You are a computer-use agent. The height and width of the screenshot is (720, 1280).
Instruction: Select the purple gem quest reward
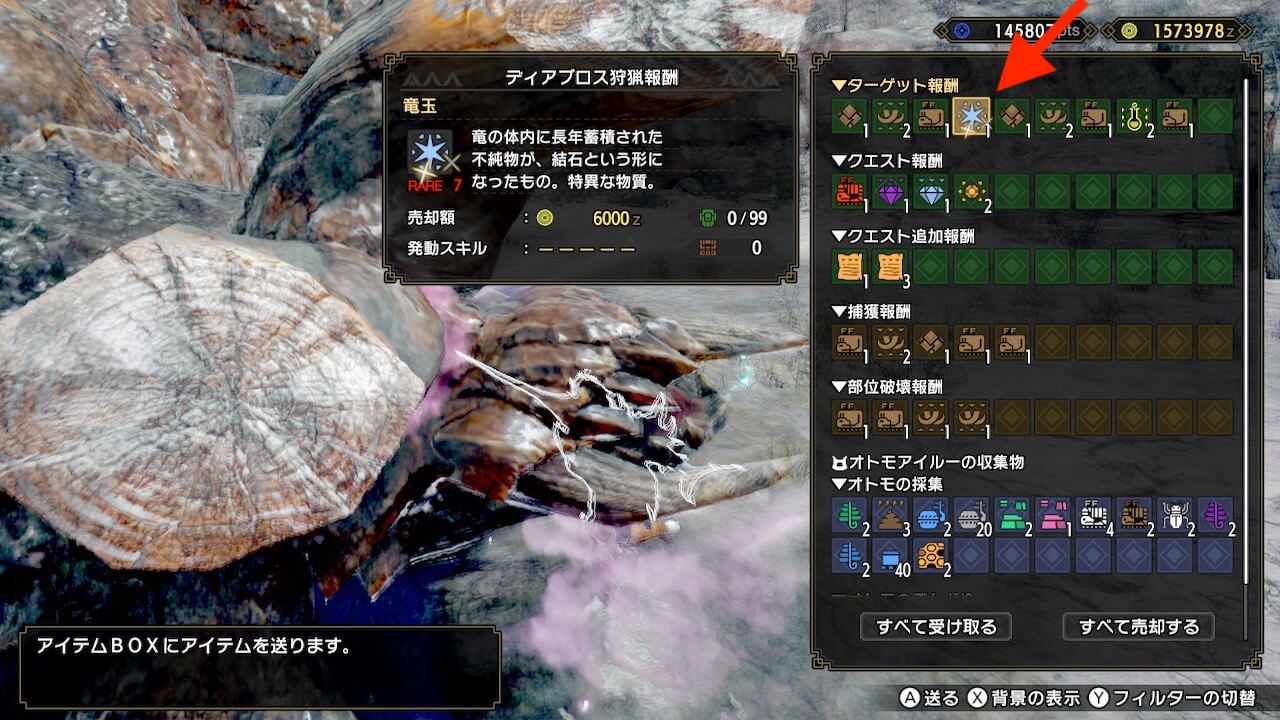(890, 191)
